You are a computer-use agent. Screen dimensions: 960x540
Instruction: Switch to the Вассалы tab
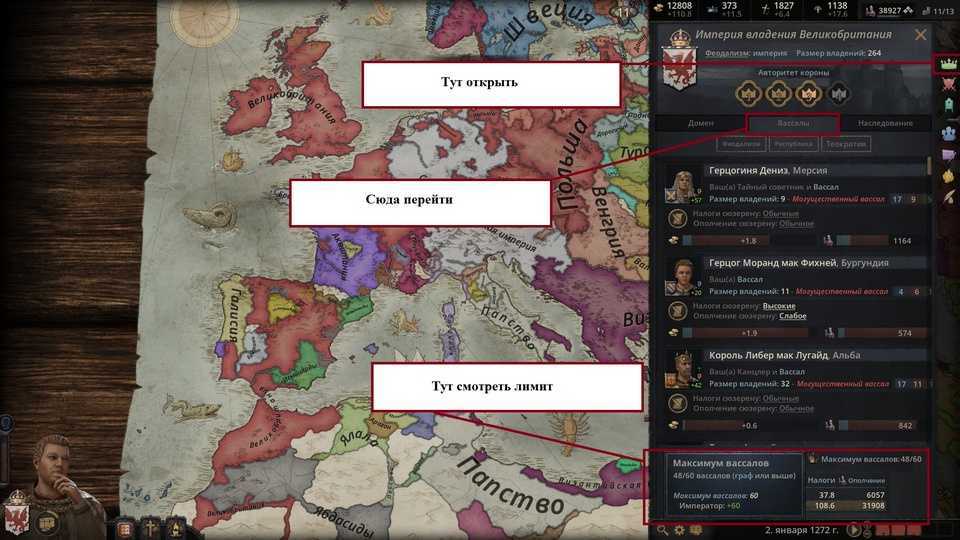tap(793, 123)
